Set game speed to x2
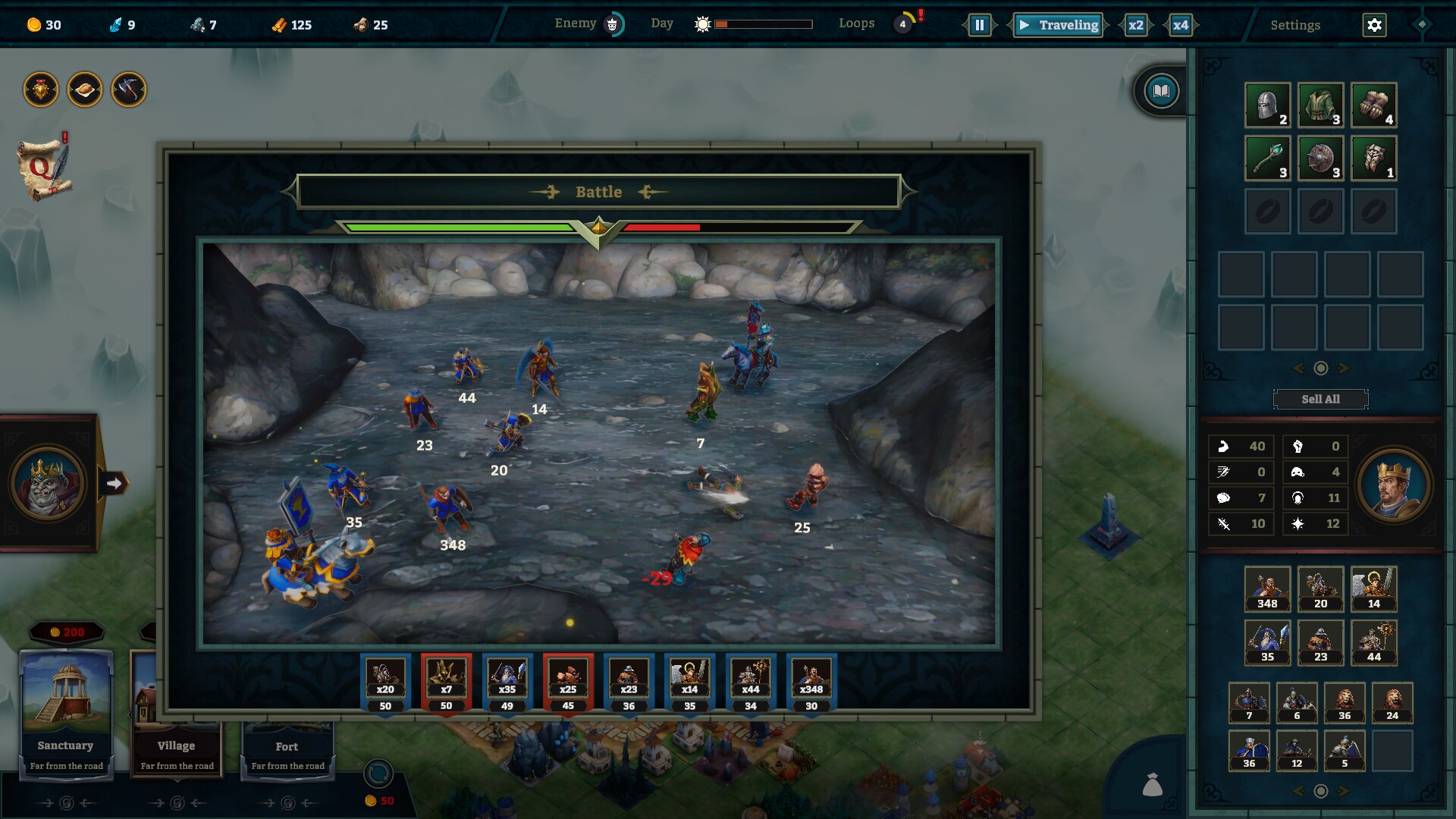The height and width of the screenshot is (819, 1456). tap(1135, 25)
